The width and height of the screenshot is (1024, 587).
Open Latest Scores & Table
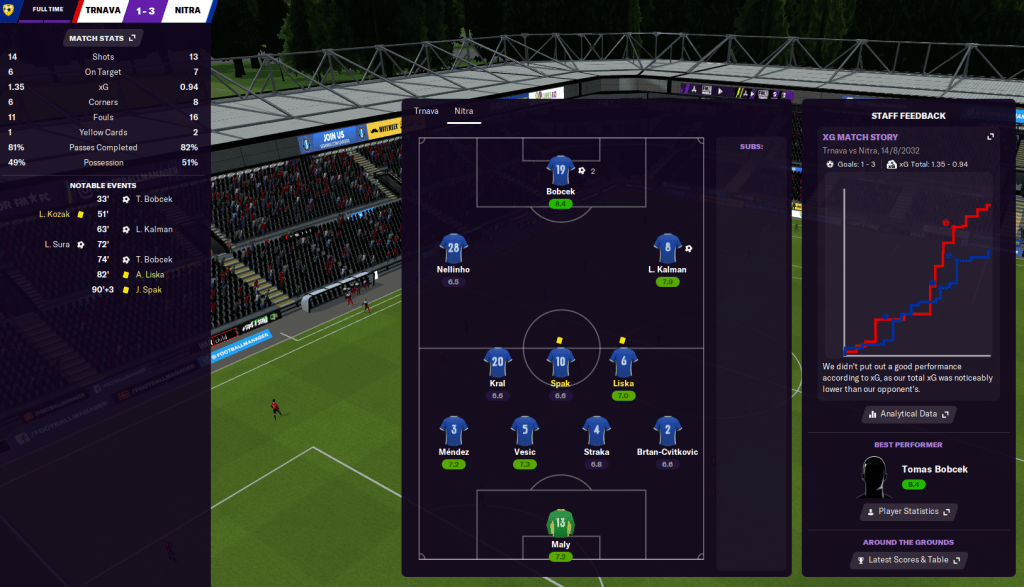[908, 559]
